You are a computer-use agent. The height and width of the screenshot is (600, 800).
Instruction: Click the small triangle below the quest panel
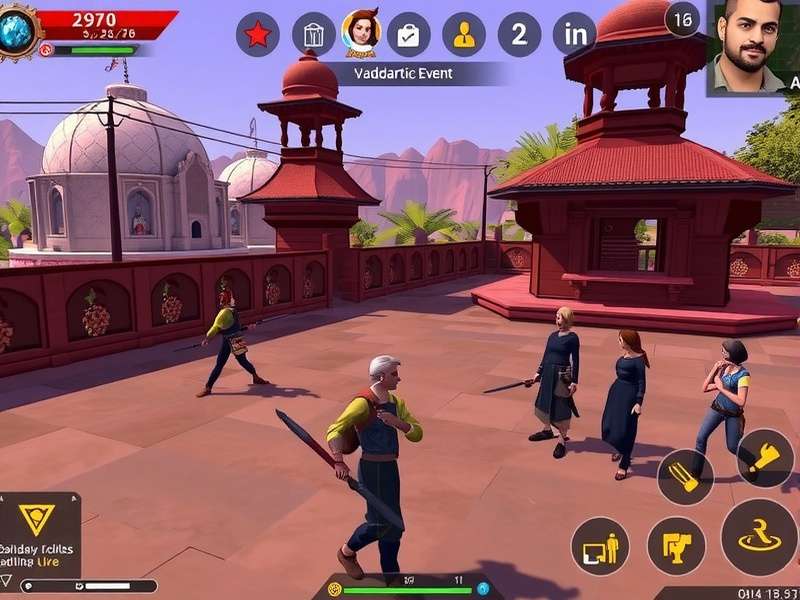[7, 581]
